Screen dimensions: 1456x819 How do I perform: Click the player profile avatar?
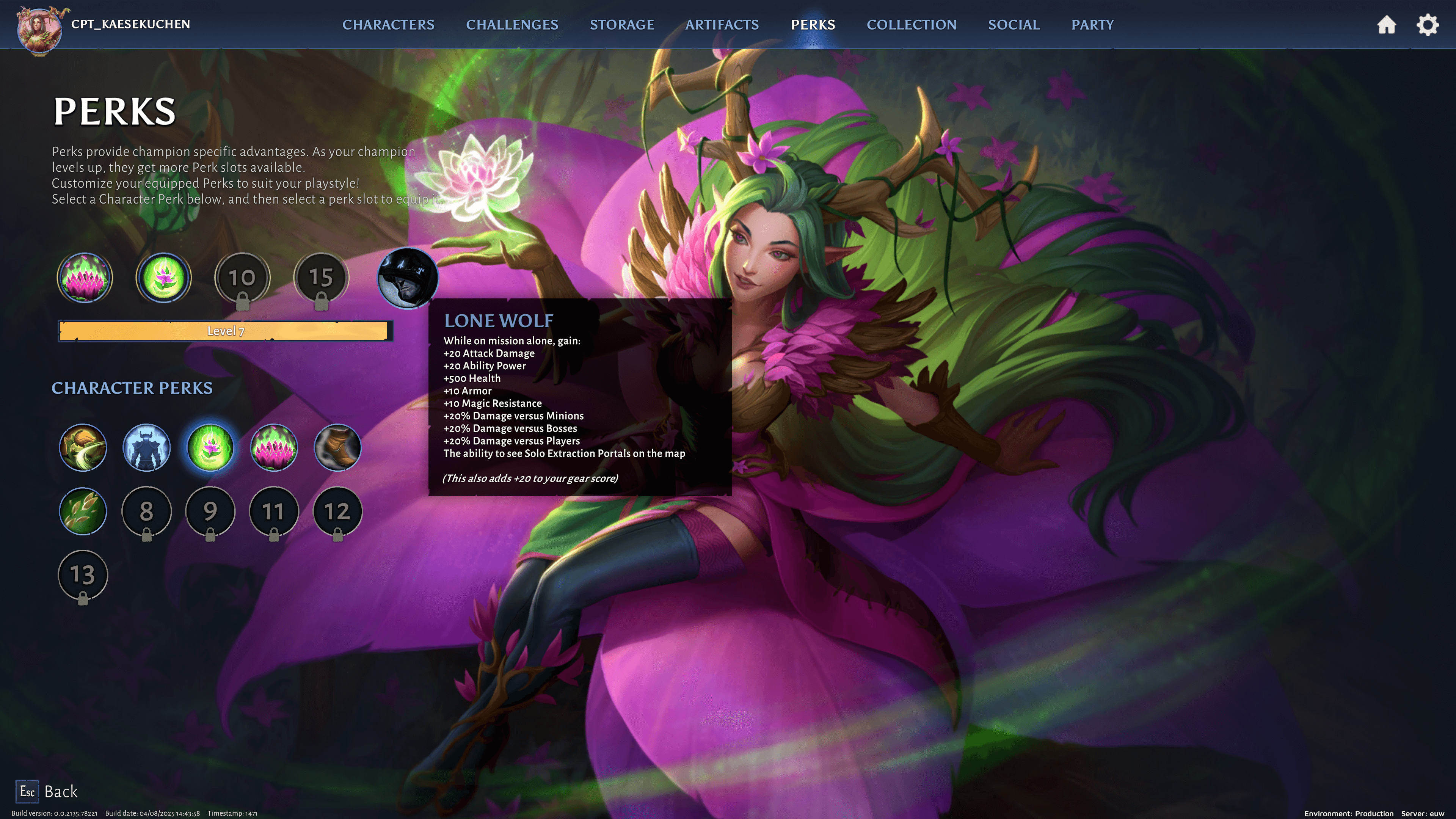click(x=39, y=28)
